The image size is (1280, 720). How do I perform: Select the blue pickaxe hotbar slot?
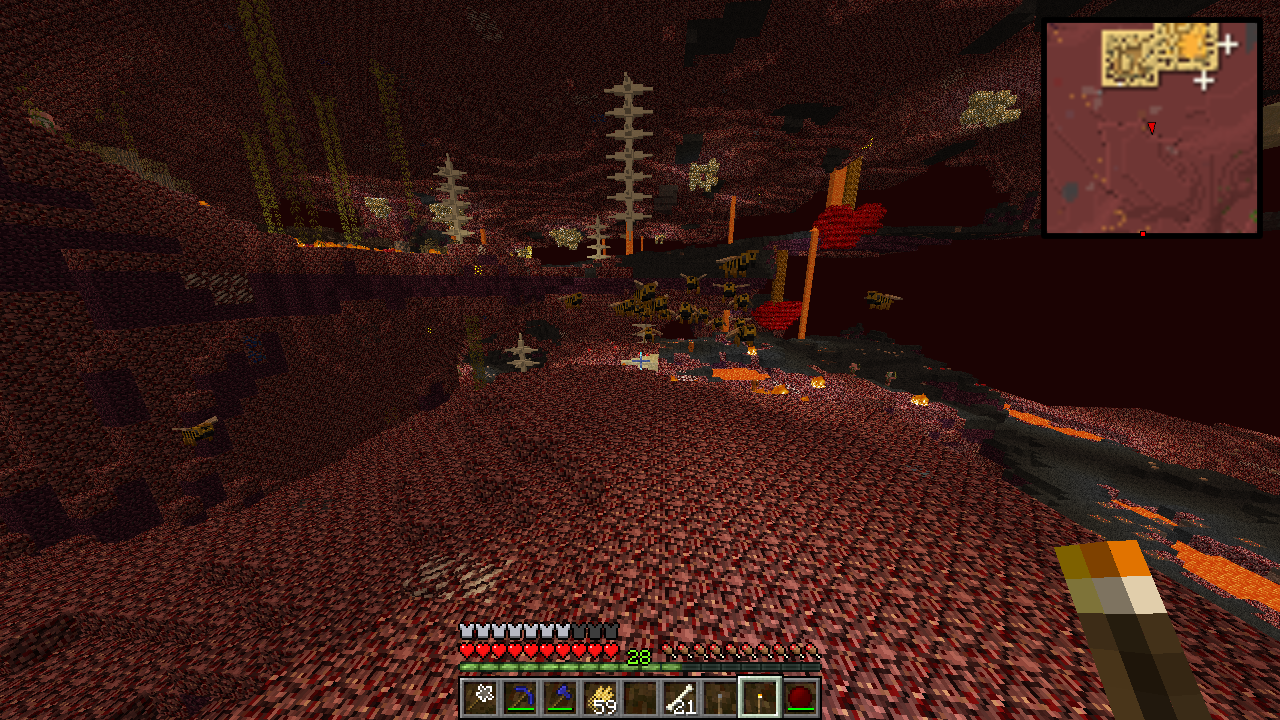(x=521, y=697)
